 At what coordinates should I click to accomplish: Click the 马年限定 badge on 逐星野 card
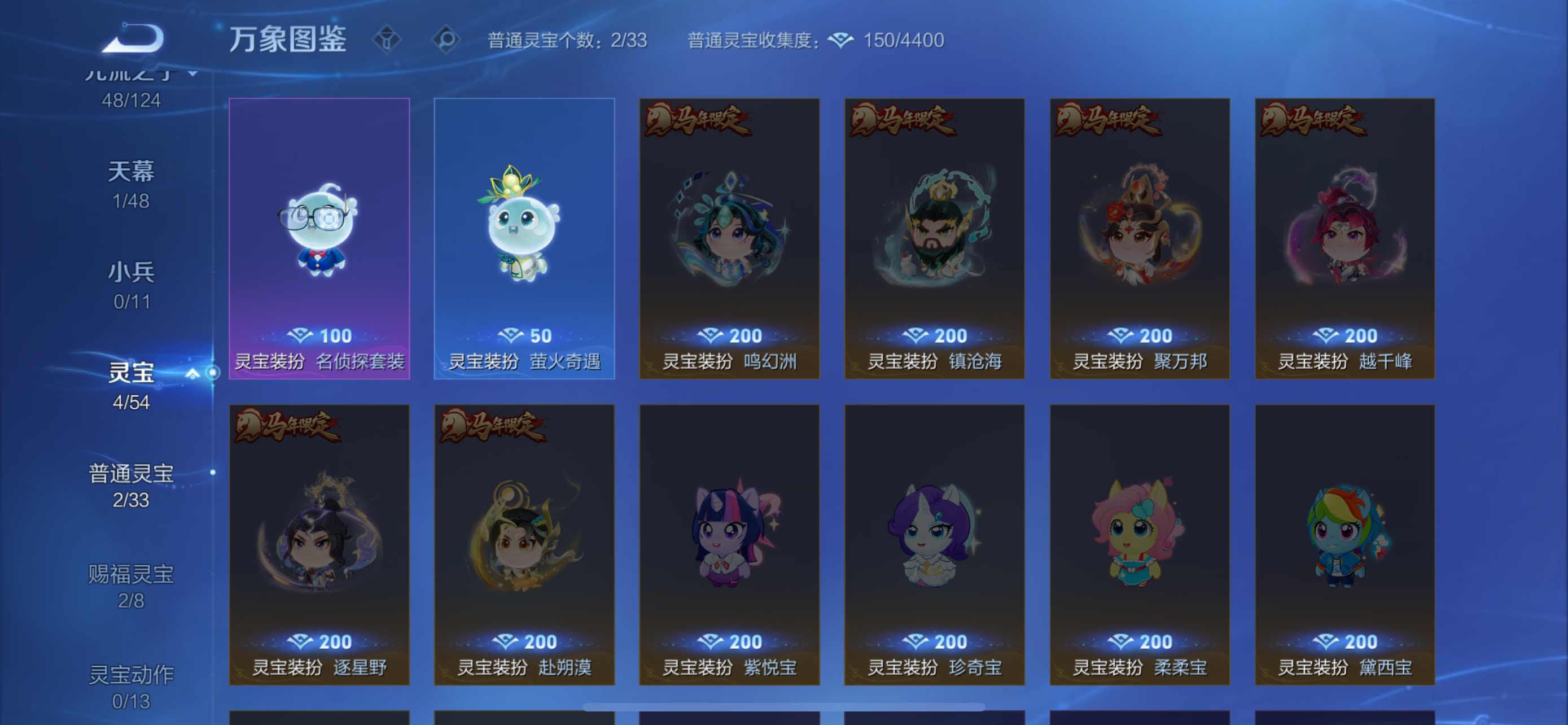point(287,427)
